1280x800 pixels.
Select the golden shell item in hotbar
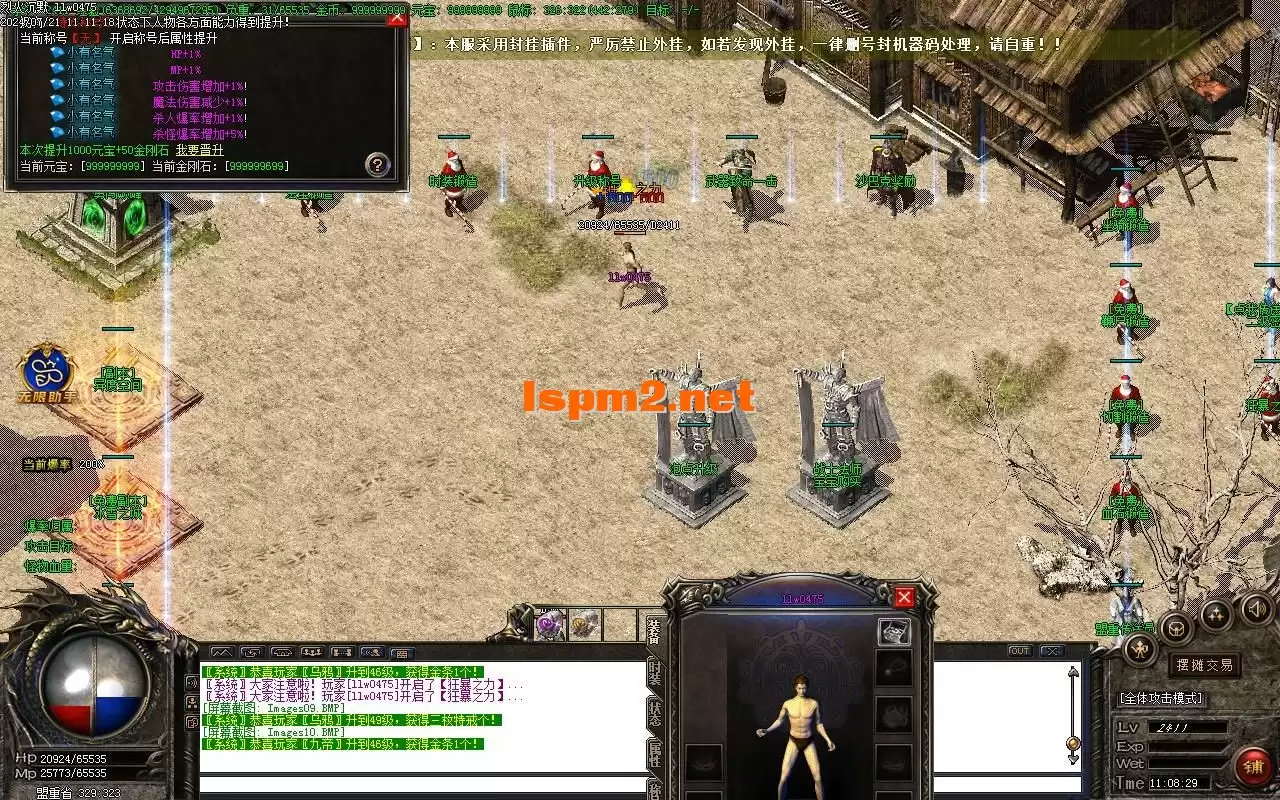(584, 625)
